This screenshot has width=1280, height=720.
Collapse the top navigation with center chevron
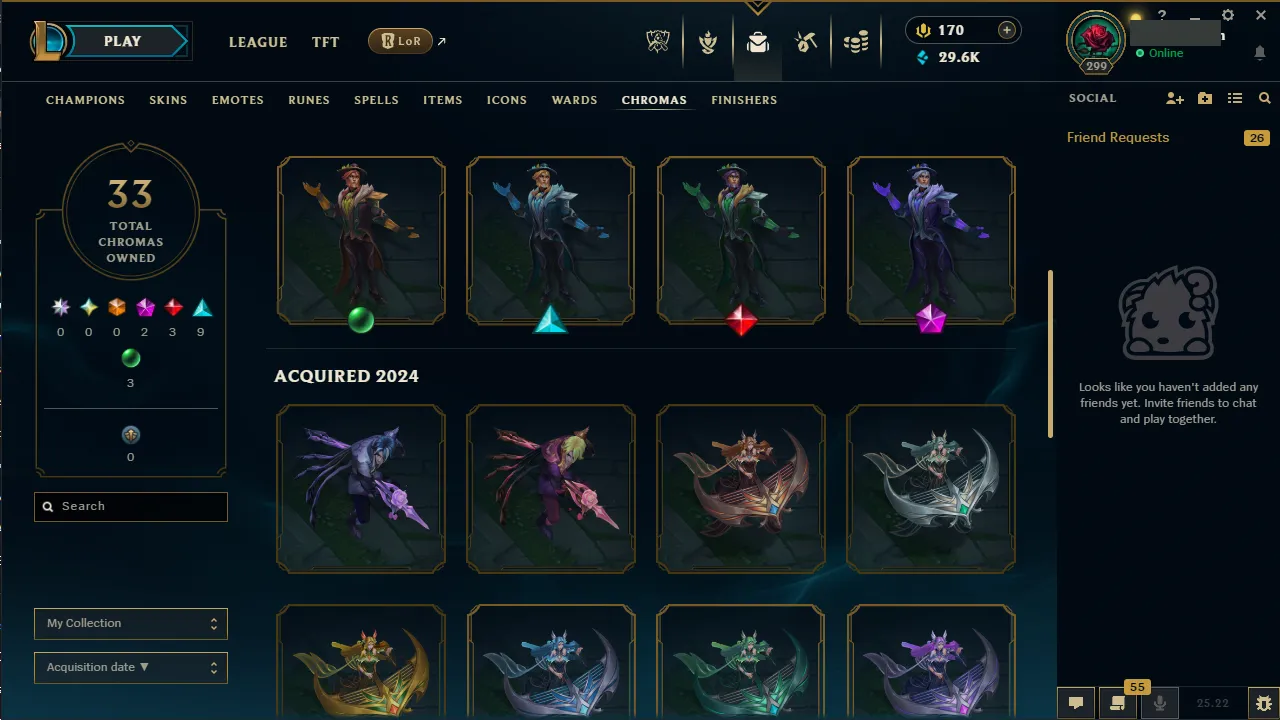758,8
